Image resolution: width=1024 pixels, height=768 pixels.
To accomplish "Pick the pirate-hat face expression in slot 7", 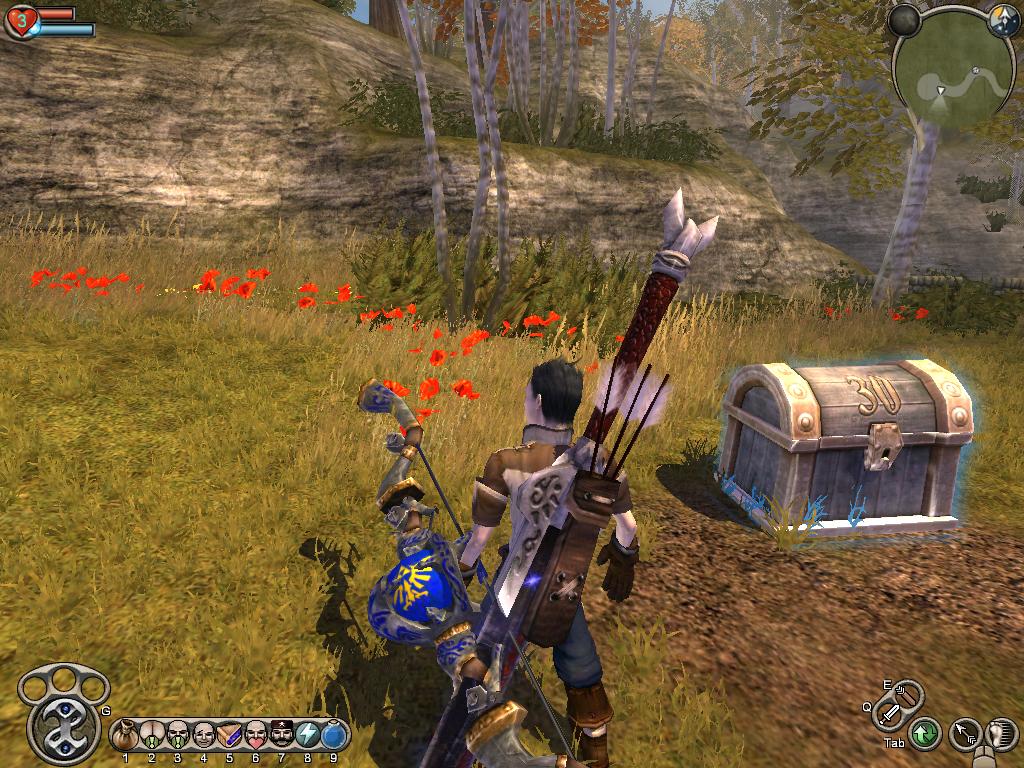I will (281, 735).
